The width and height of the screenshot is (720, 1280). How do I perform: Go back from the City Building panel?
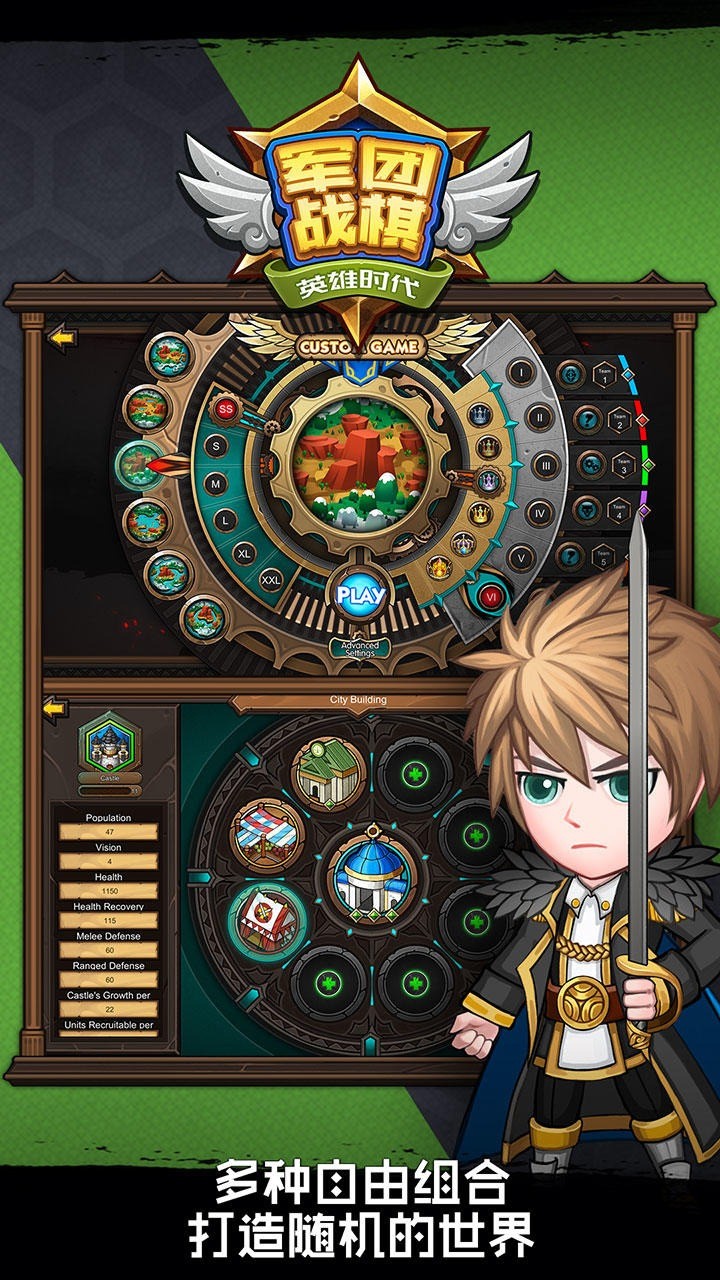(x=55, y=709)
